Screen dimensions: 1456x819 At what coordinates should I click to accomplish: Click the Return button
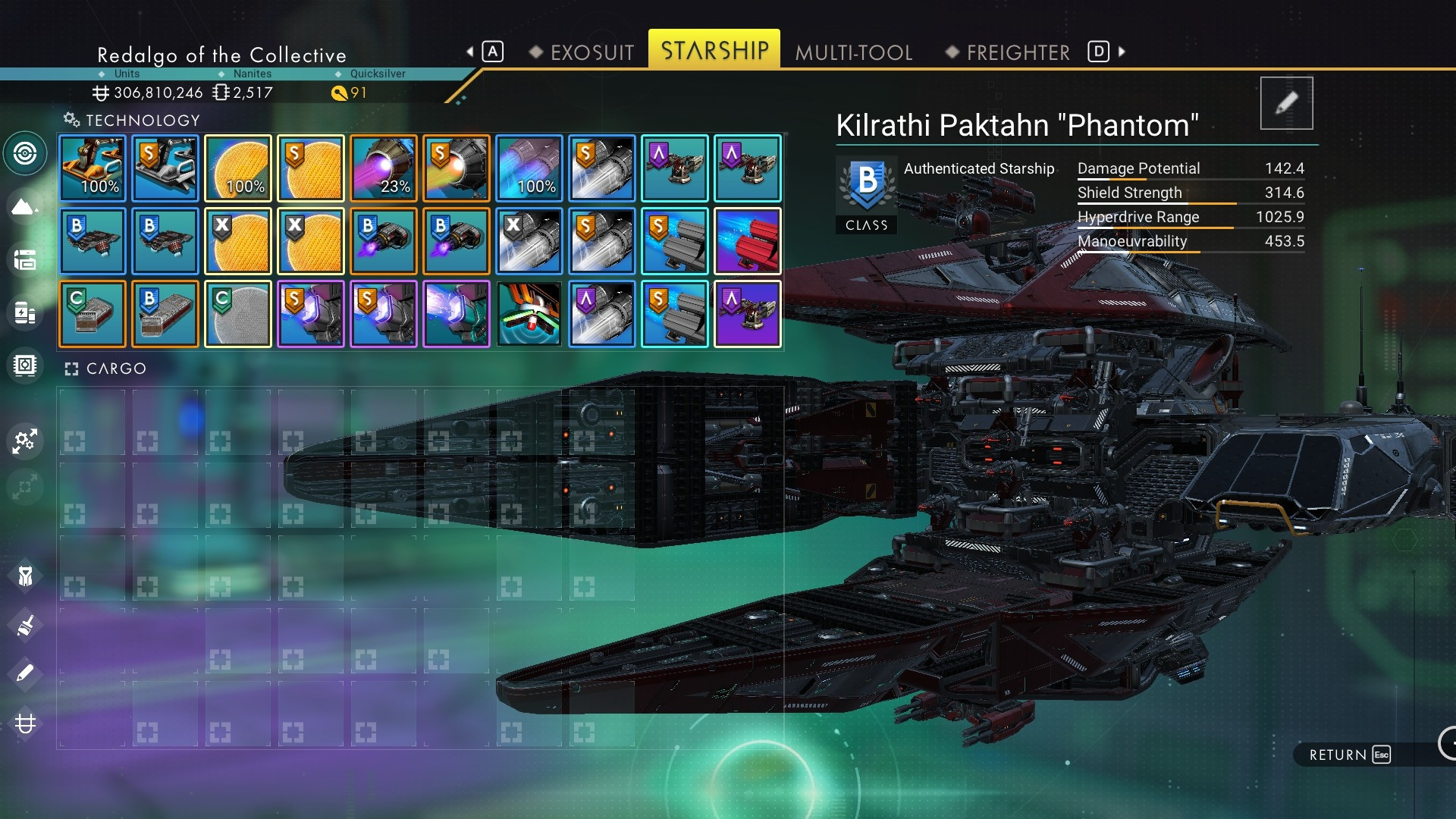(1349, 755)
